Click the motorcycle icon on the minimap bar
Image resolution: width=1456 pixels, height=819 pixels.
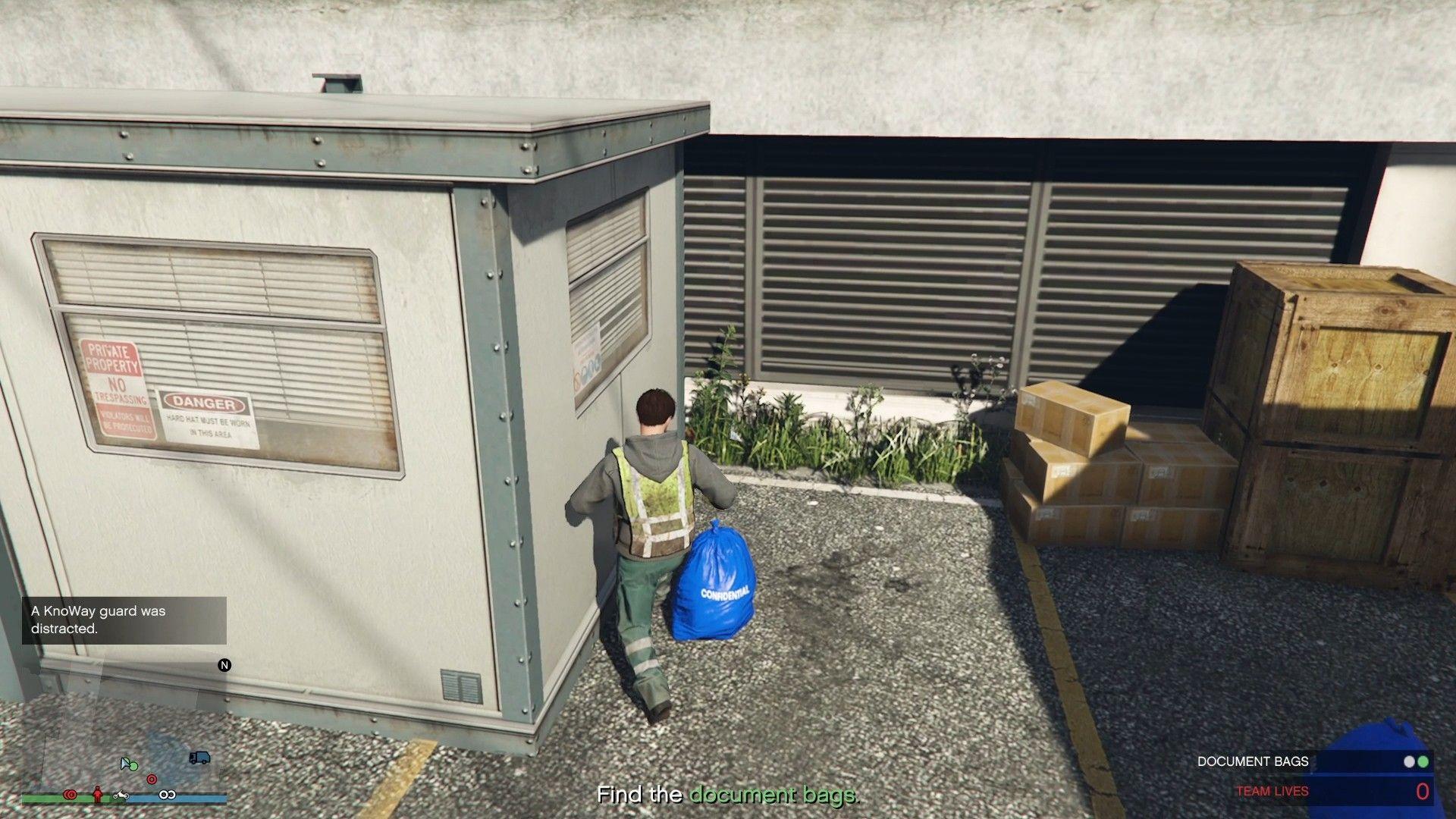121,795
